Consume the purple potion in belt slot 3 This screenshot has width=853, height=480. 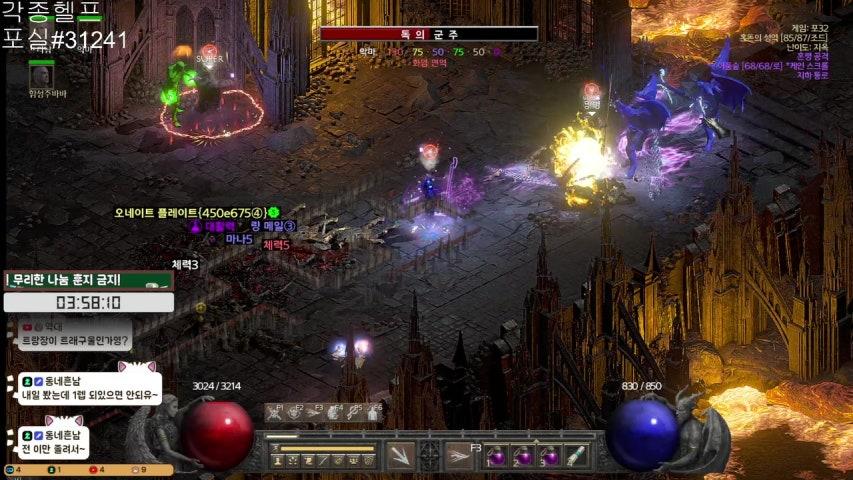[x=548, y=456]
